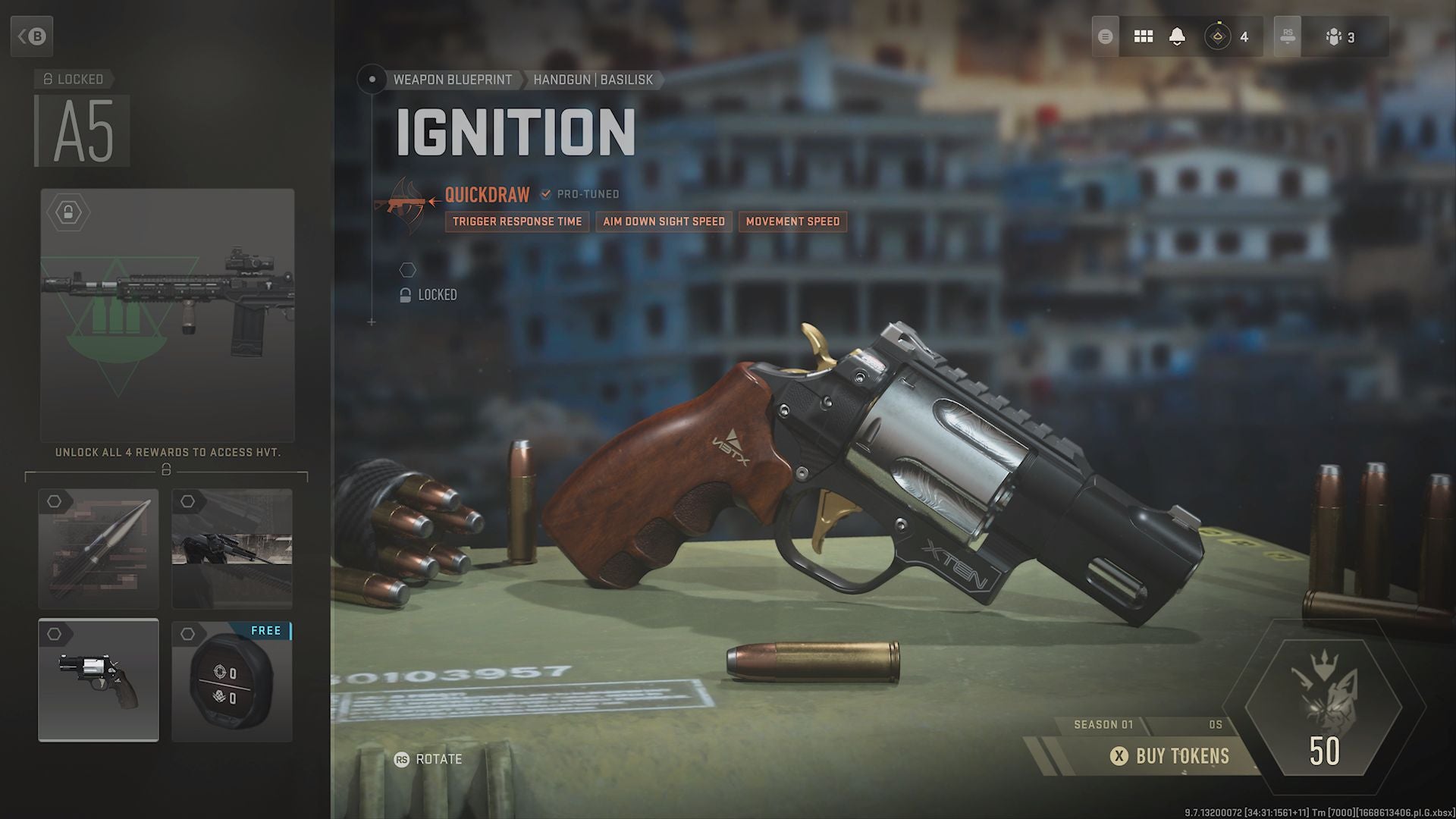
Task: Select the Ignition revolver blueprint tile
Action: [x=99, y=680]
